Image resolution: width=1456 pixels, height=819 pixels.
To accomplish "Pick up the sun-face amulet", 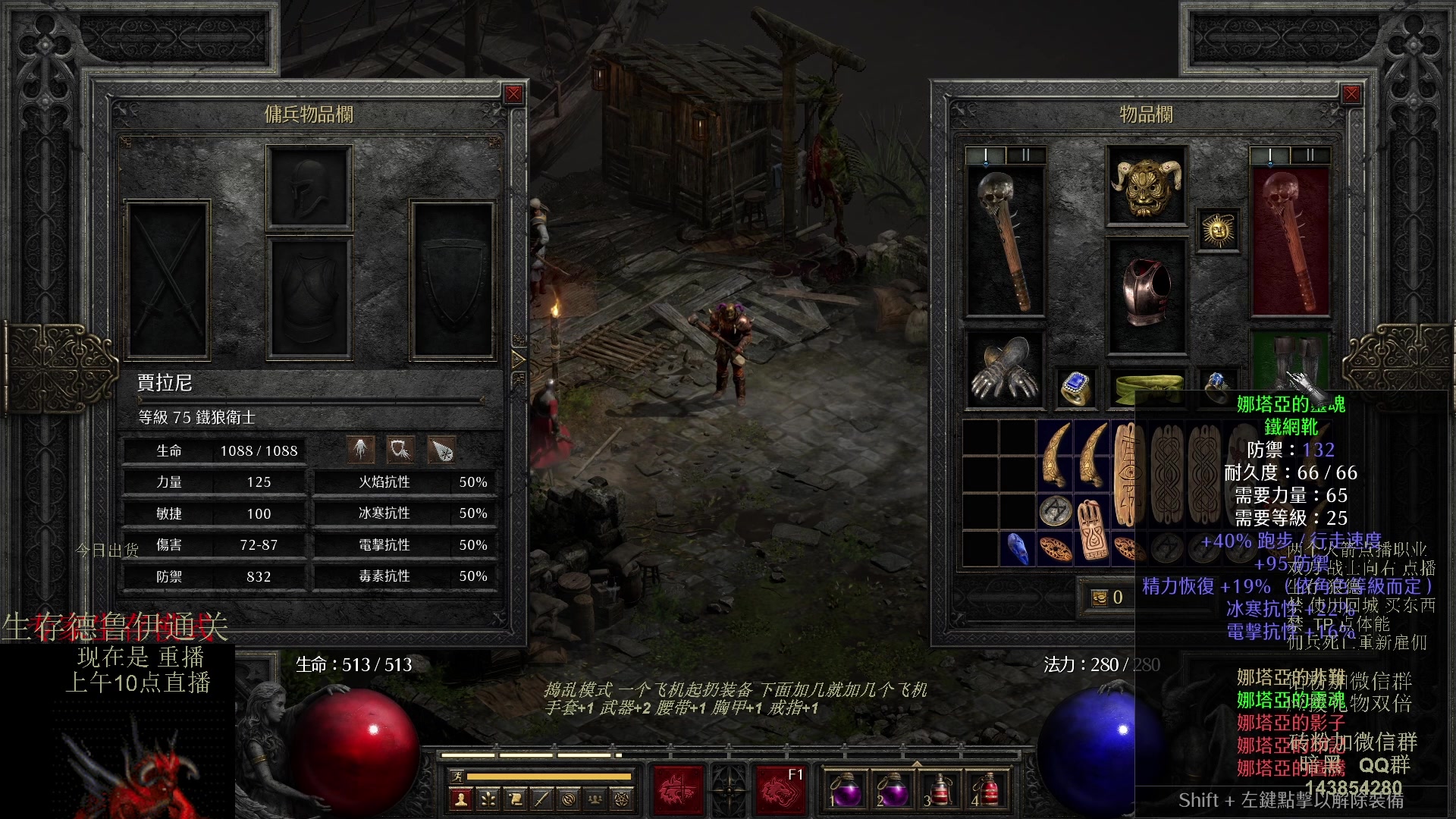I will pos(1218,230).
